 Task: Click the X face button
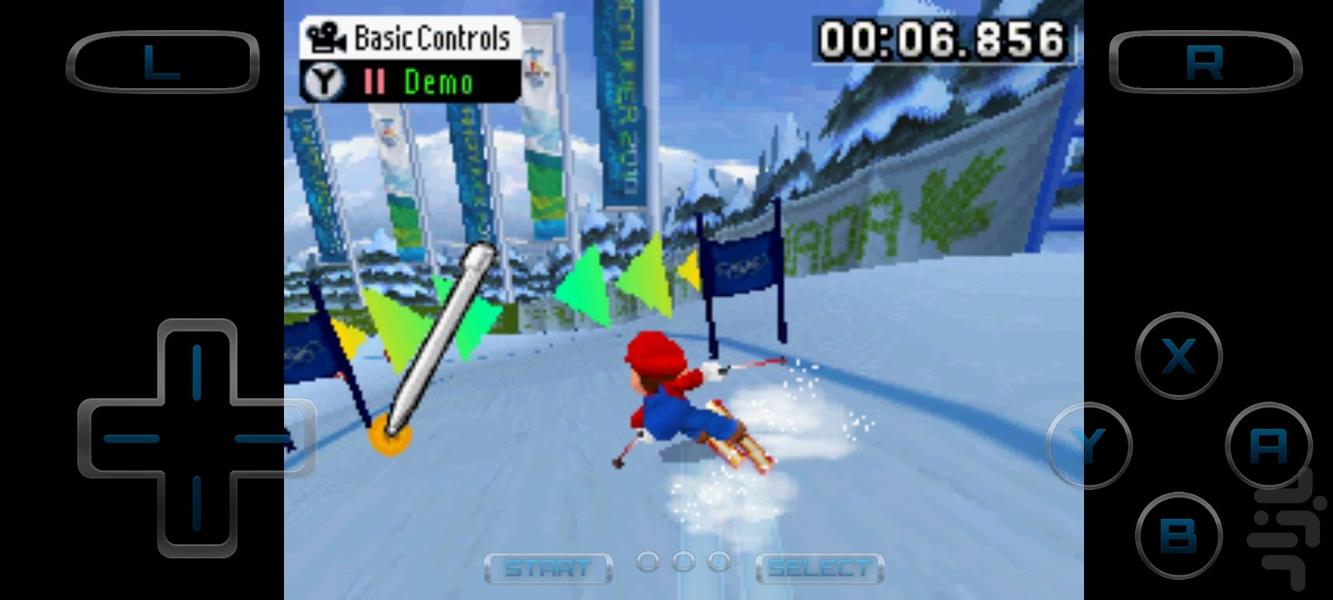coord(1179,356)
